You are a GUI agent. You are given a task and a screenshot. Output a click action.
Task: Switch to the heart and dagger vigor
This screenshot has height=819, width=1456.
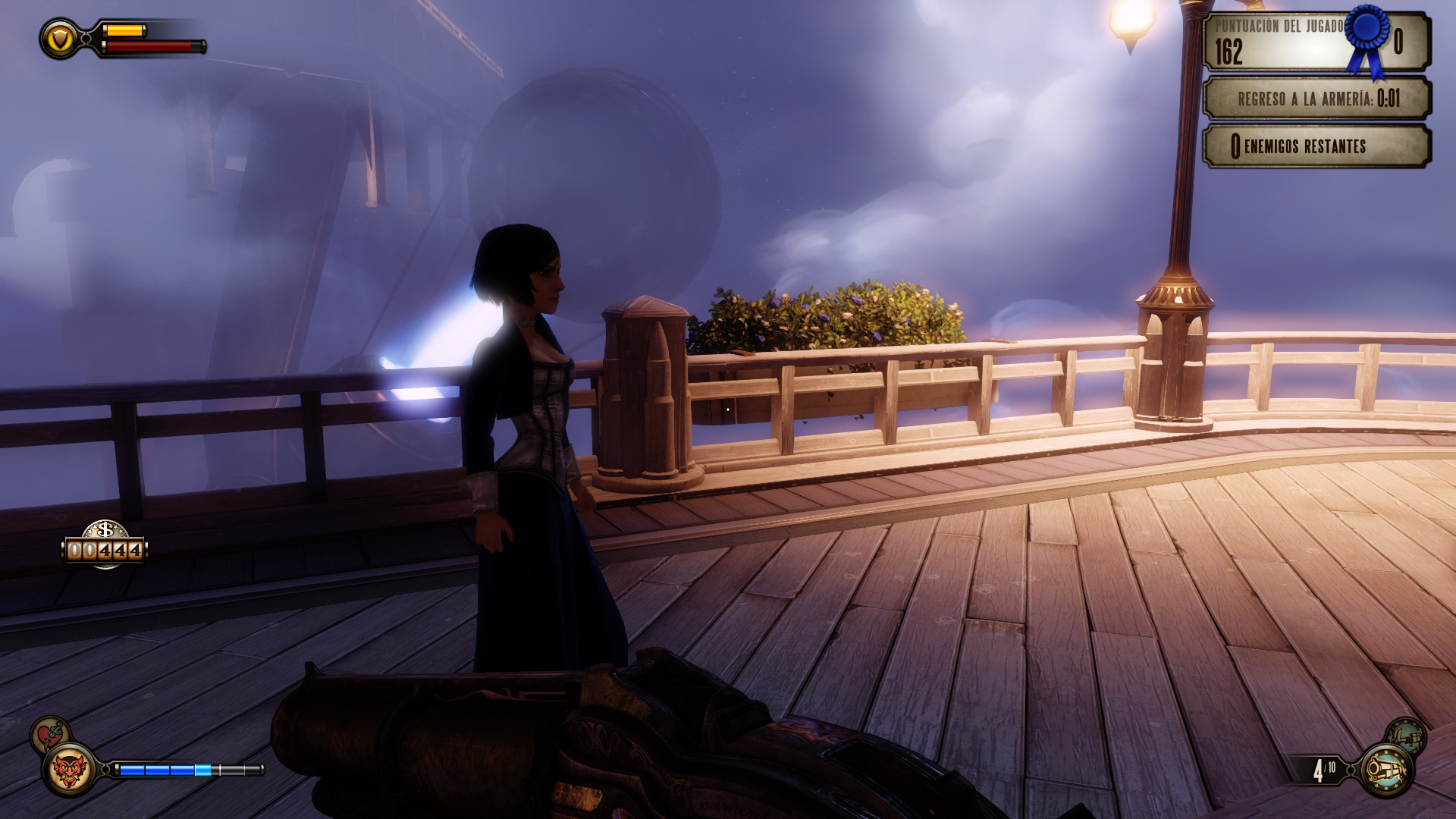pyautogui.click(x=50, y=734)
